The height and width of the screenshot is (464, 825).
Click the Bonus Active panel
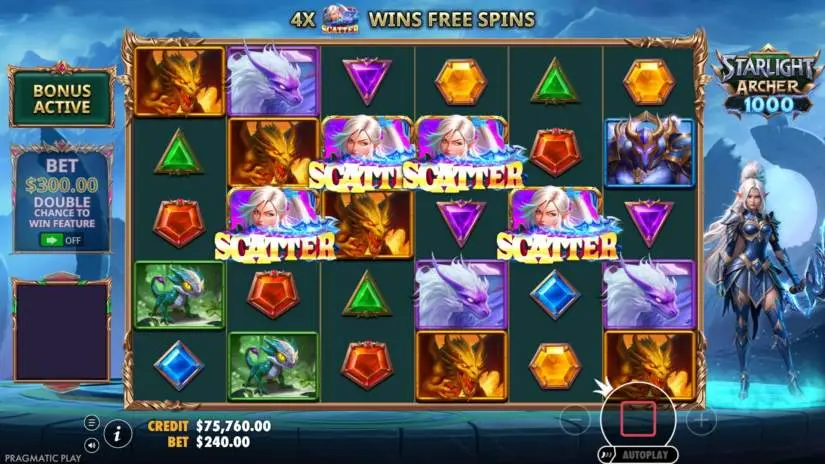coord(61,98)
